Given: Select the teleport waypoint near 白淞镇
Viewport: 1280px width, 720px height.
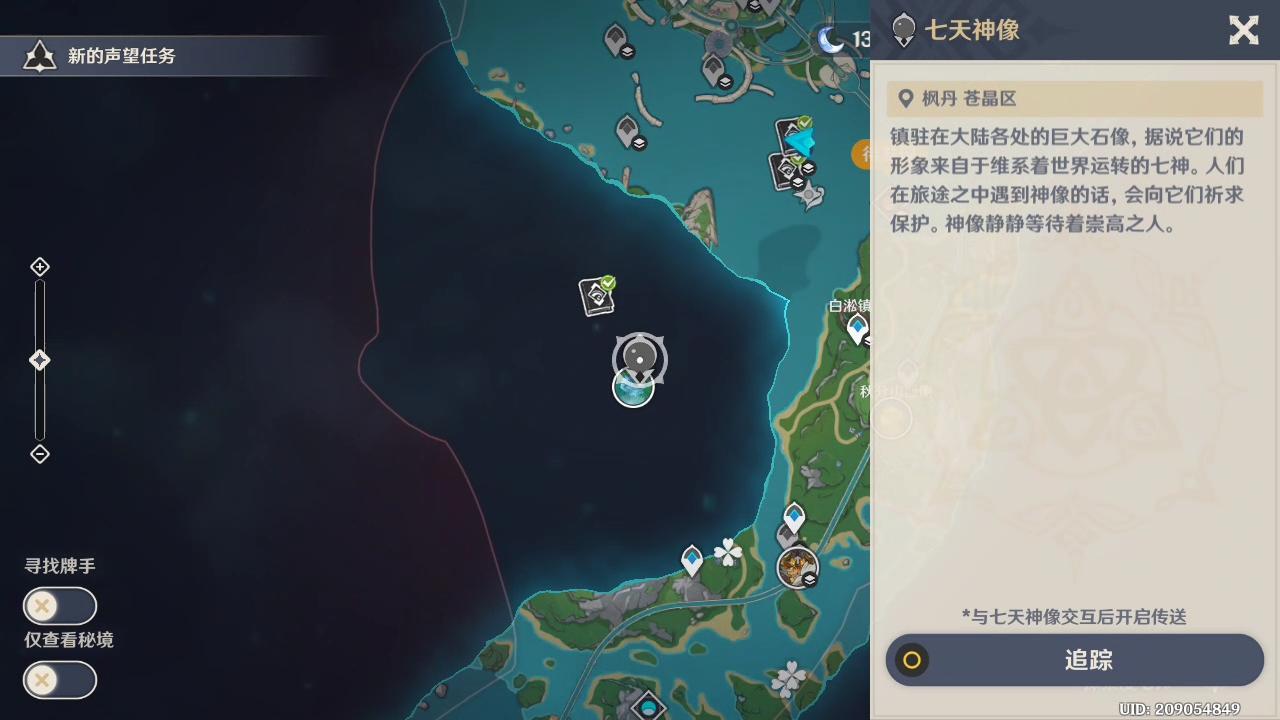Looking at the screenshot, I should click(x=858, y=328).
